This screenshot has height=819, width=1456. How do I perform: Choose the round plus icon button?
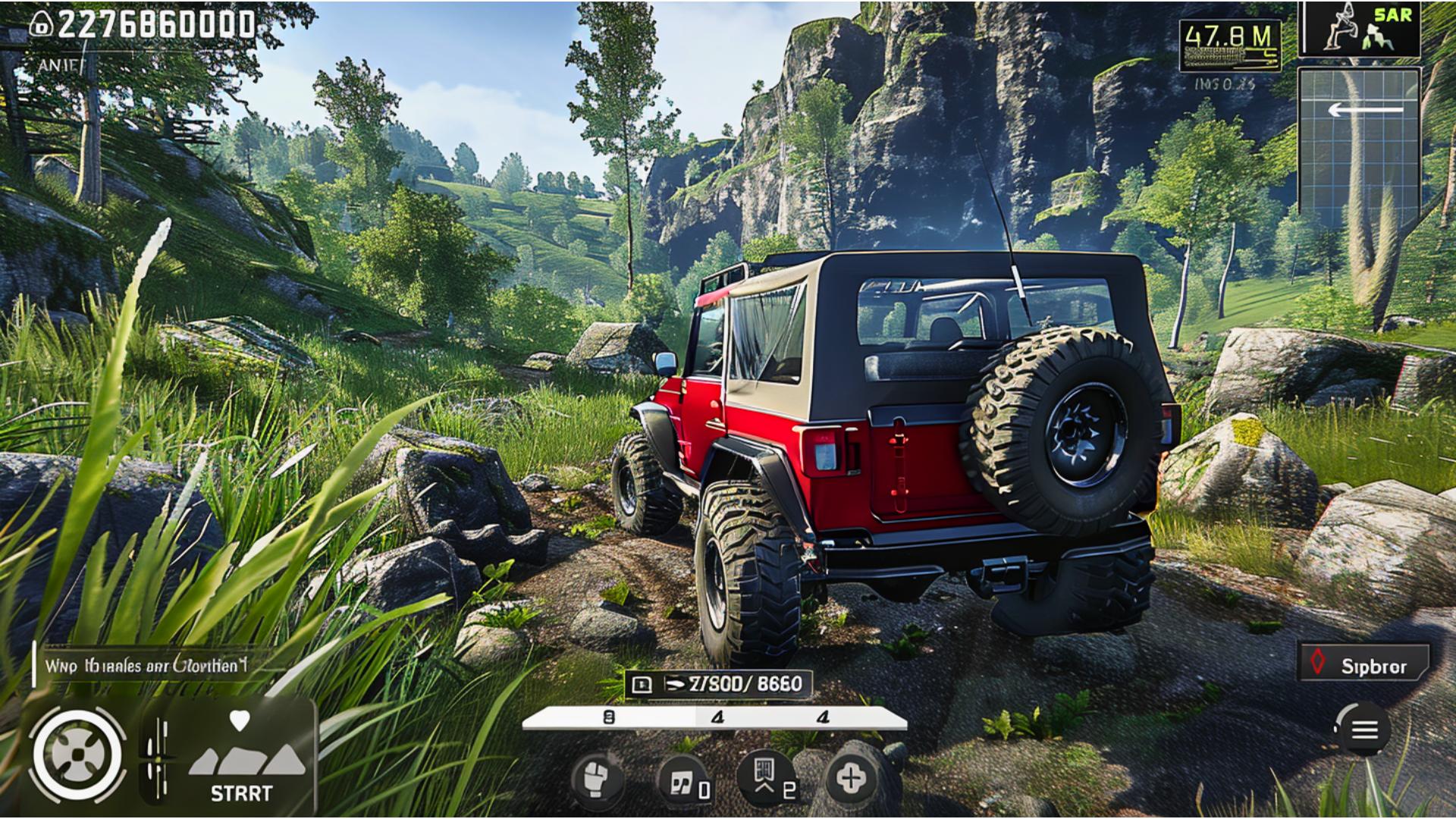coord(851,778)
